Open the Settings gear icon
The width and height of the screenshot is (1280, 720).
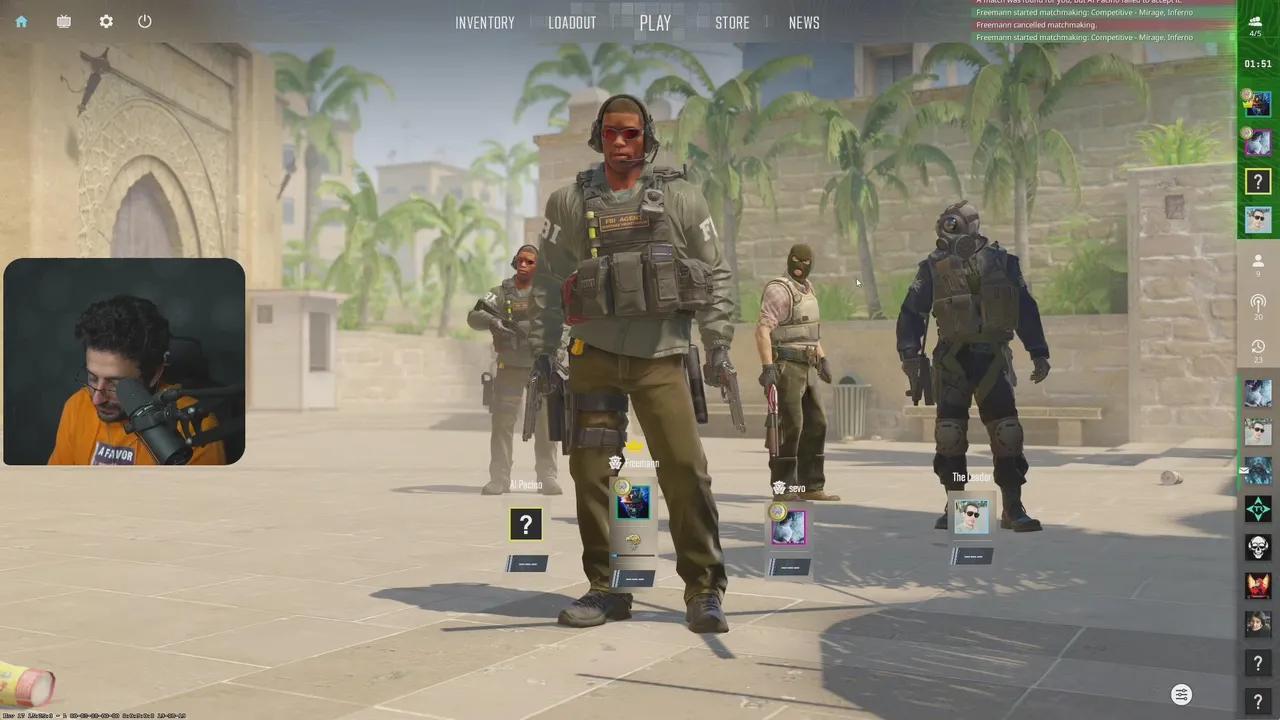tap(106, 21)
